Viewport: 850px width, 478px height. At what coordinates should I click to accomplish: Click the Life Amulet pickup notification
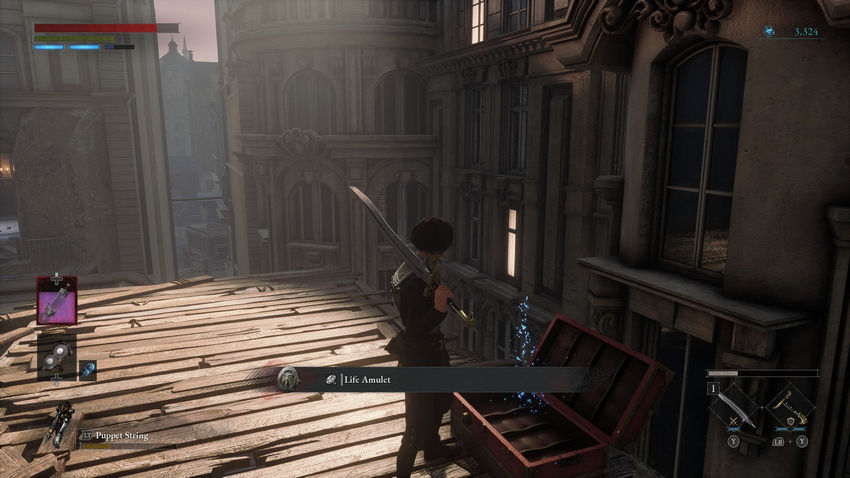tap(430, 379)
